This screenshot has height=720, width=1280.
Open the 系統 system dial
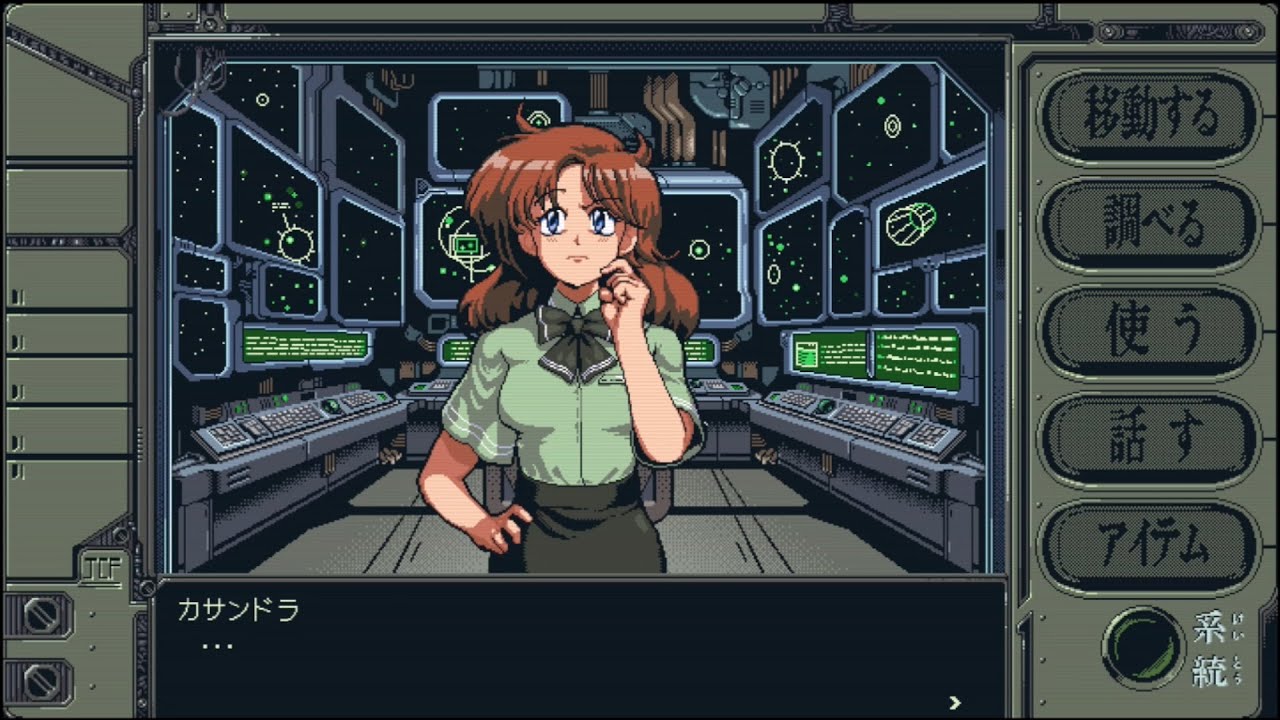pos(1142,647)
